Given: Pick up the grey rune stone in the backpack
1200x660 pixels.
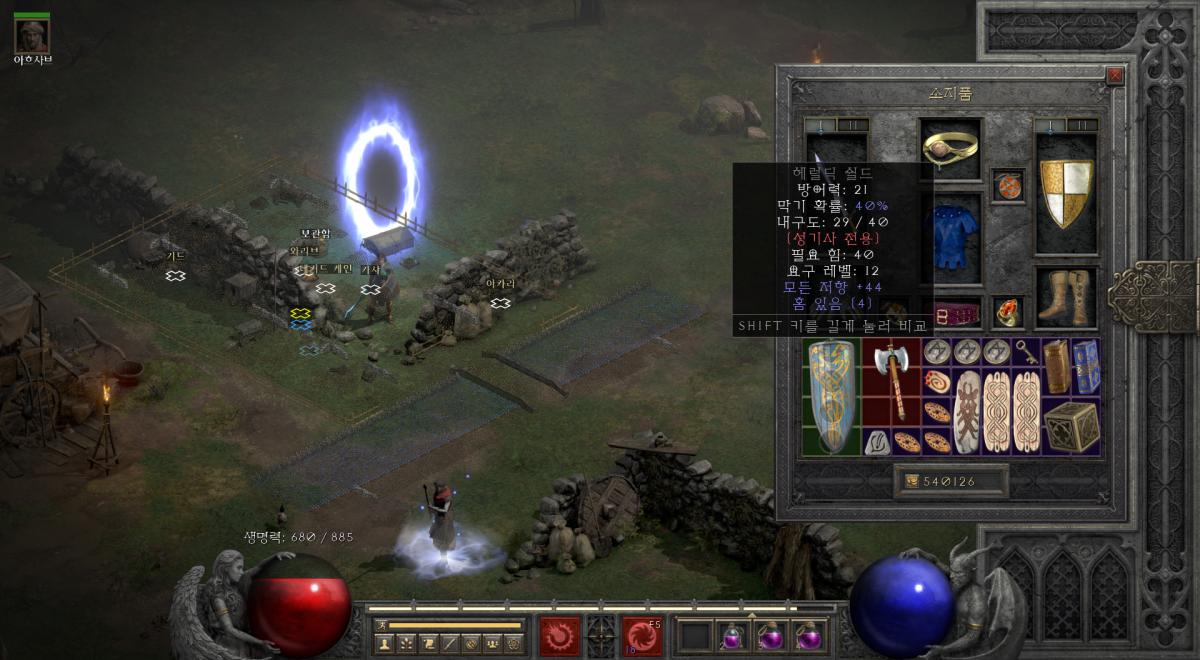Looking at the screenshot, I should coord(877,441).
